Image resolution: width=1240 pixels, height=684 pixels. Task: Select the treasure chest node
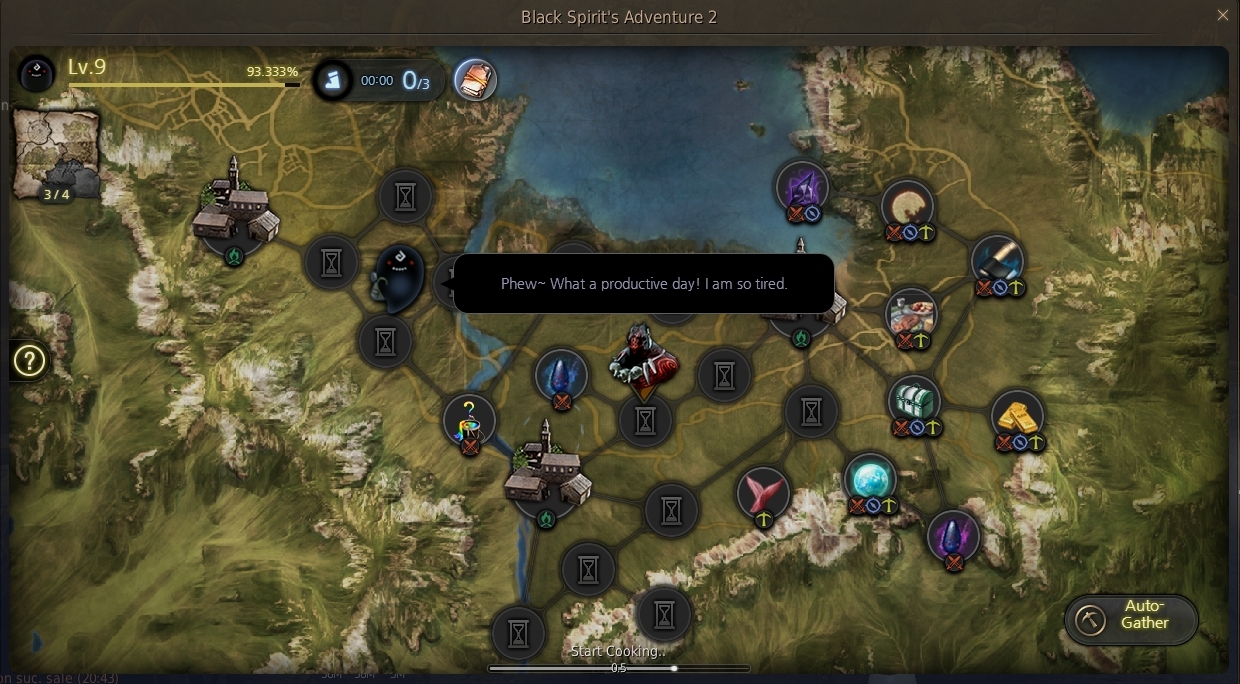914,401
